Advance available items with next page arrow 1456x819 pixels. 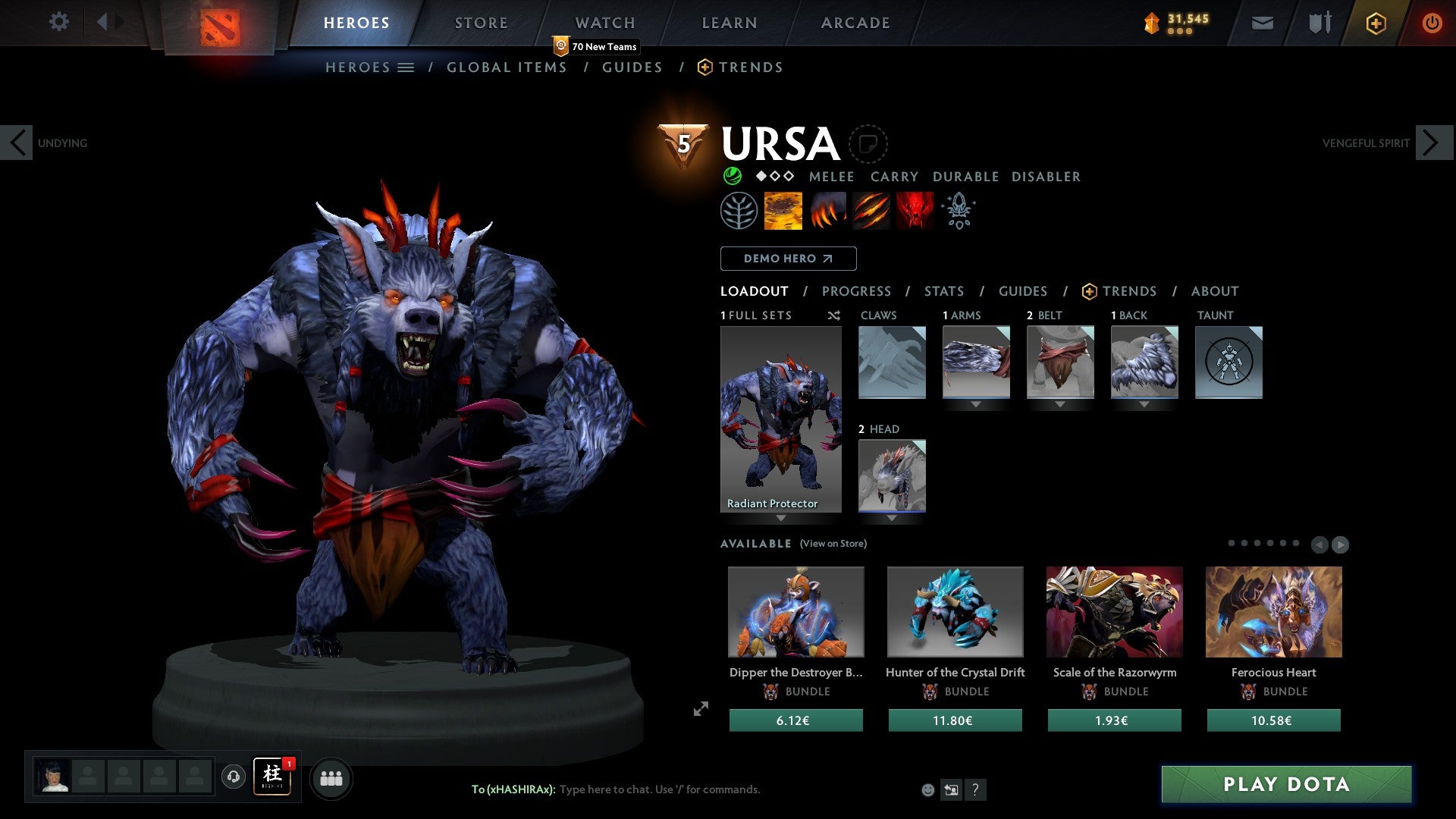click(1341, 544)
